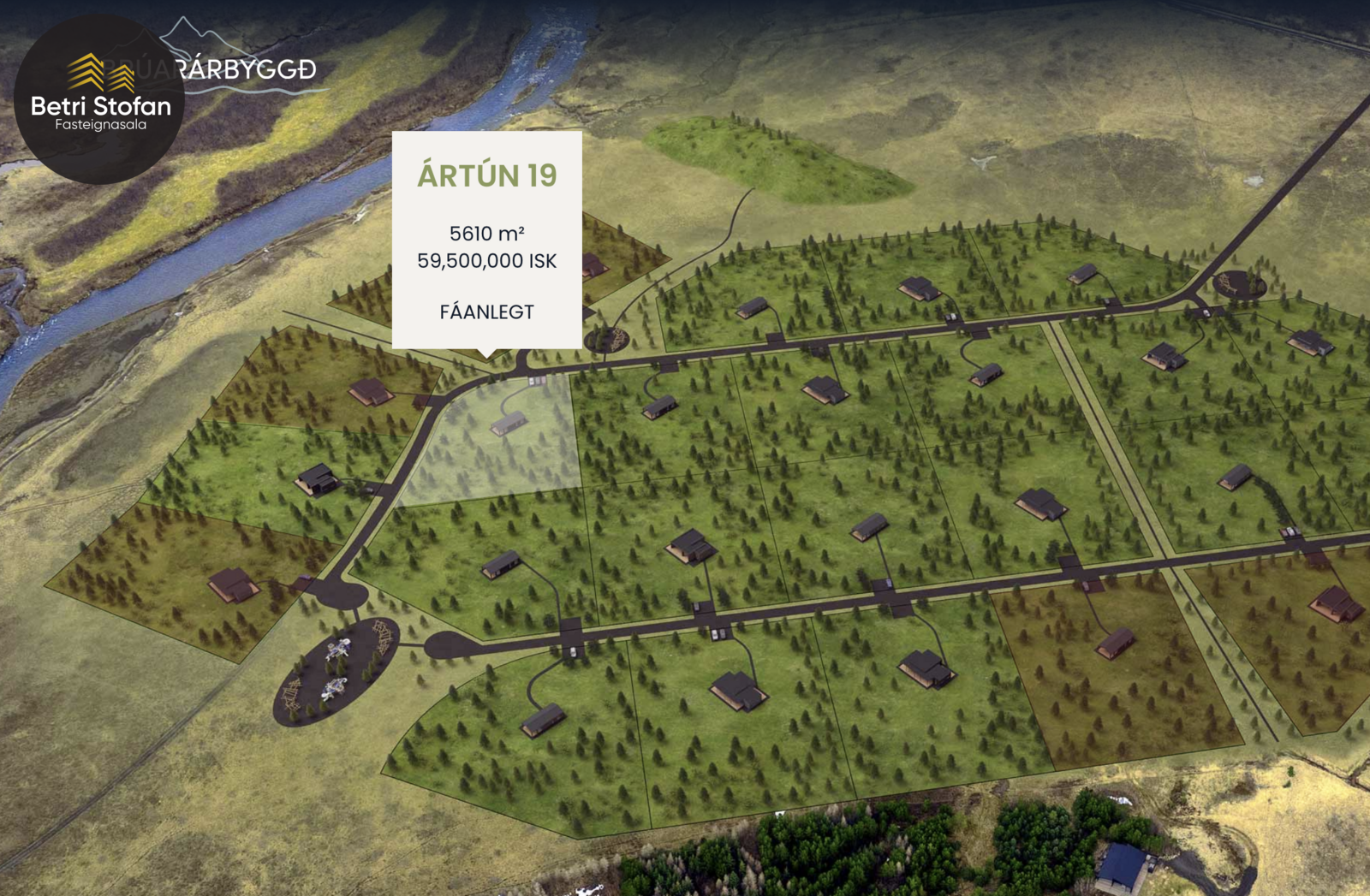The width and height of the screenshot is (1370, 896).
Task: Open the Betri Stofan Fasteignasala logo
Action: coord(99,98)
